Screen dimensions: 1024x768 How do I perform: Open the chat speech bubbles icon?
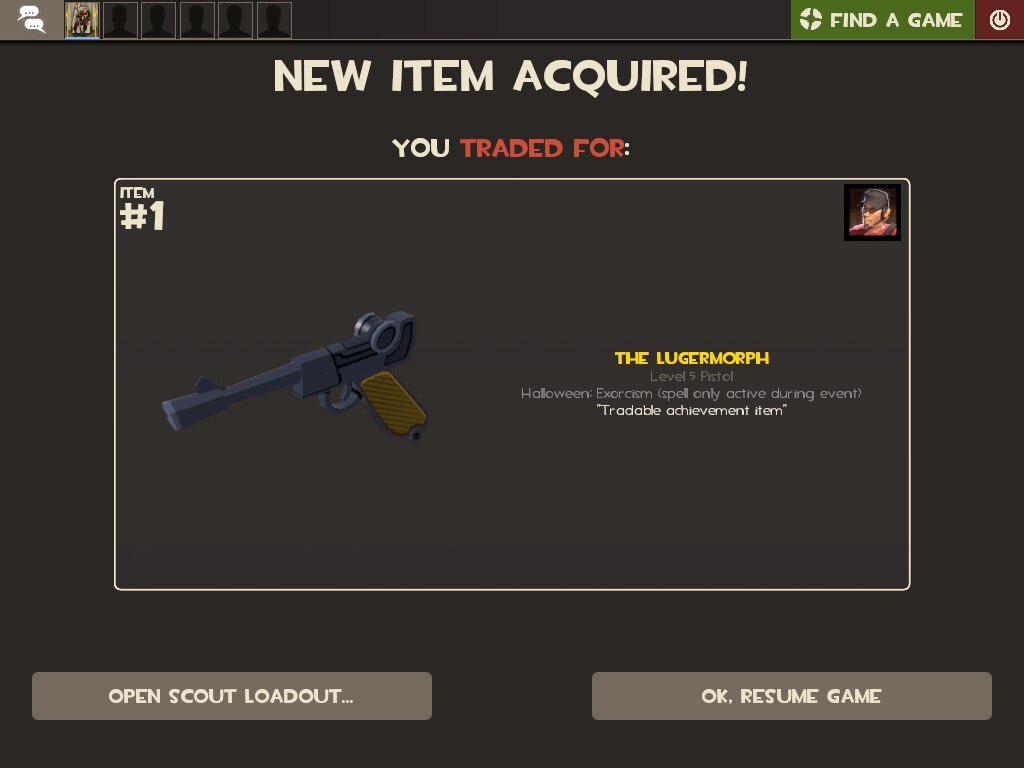pyautogui.click(x=31, y=20)
